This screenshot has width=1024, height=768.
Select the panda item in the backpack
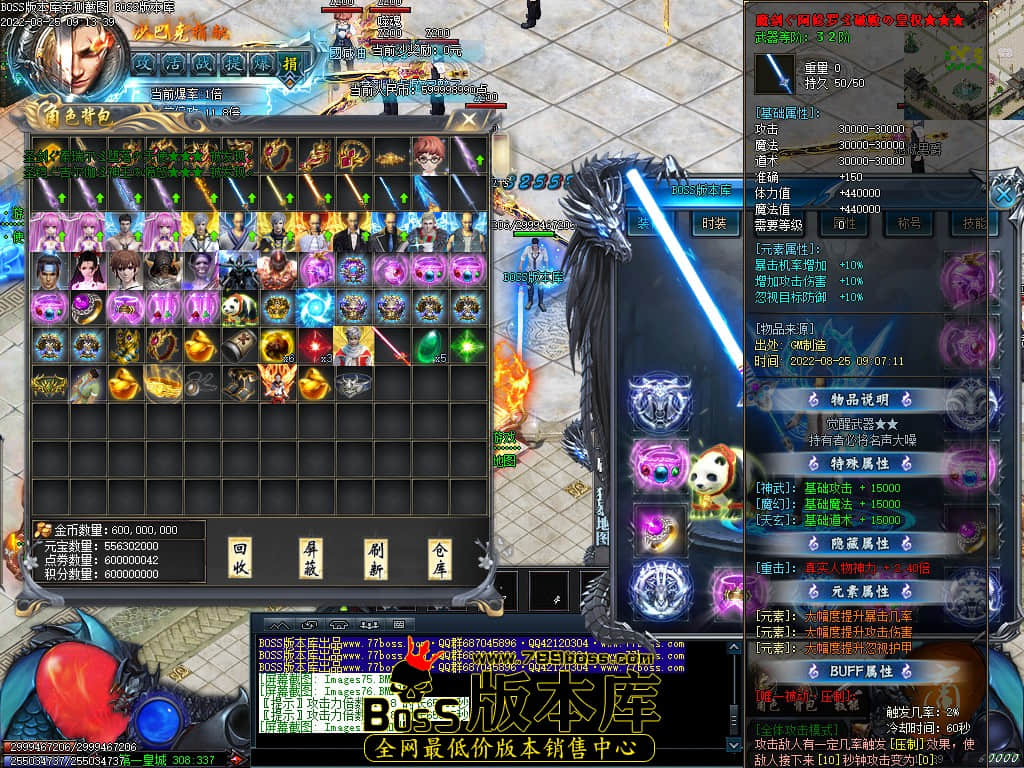tap(238, 306)
